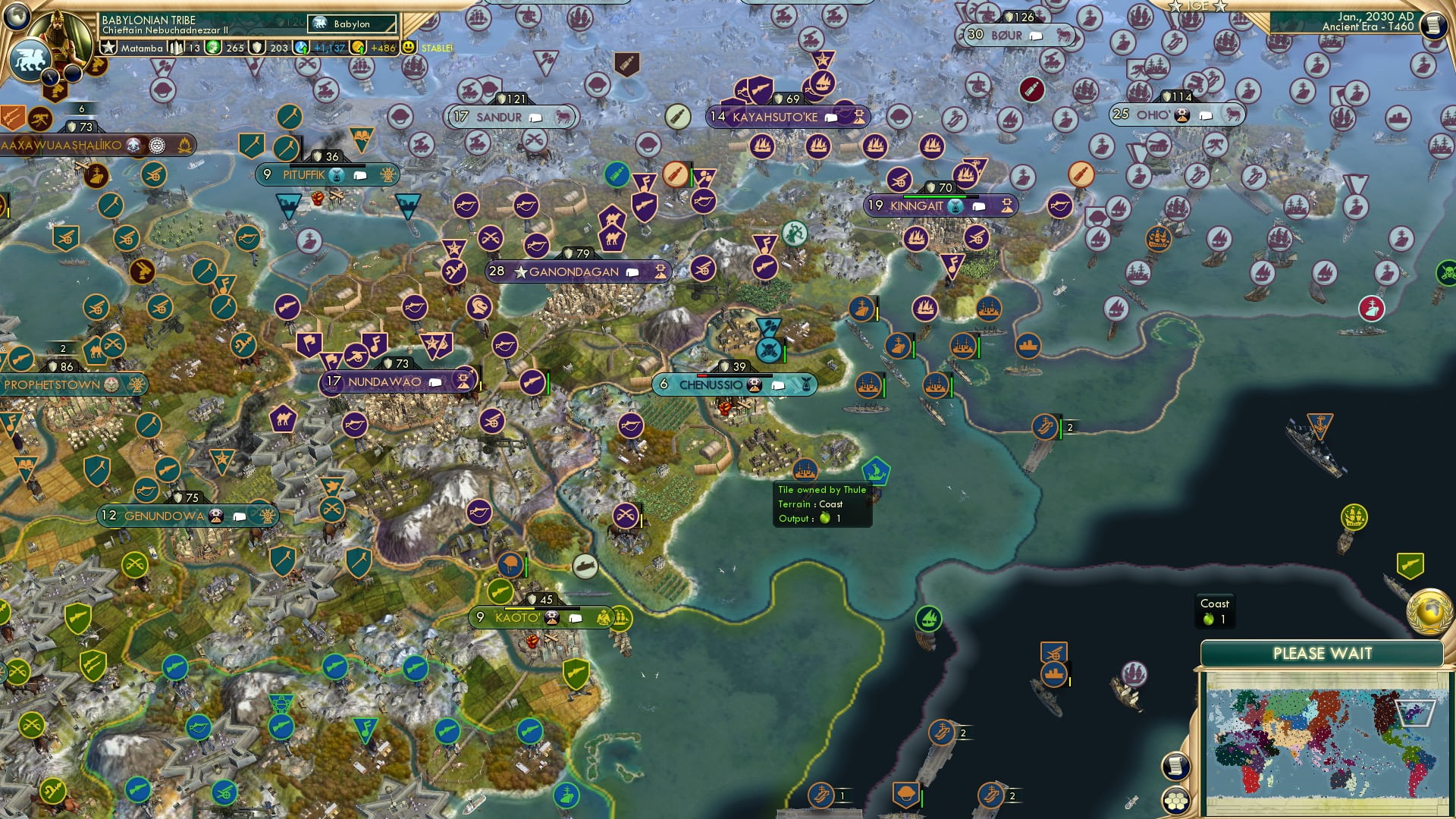Click the star toggle next to IGE label
The width and height of the screenshot is (1456, 819).
[1175, 6]
